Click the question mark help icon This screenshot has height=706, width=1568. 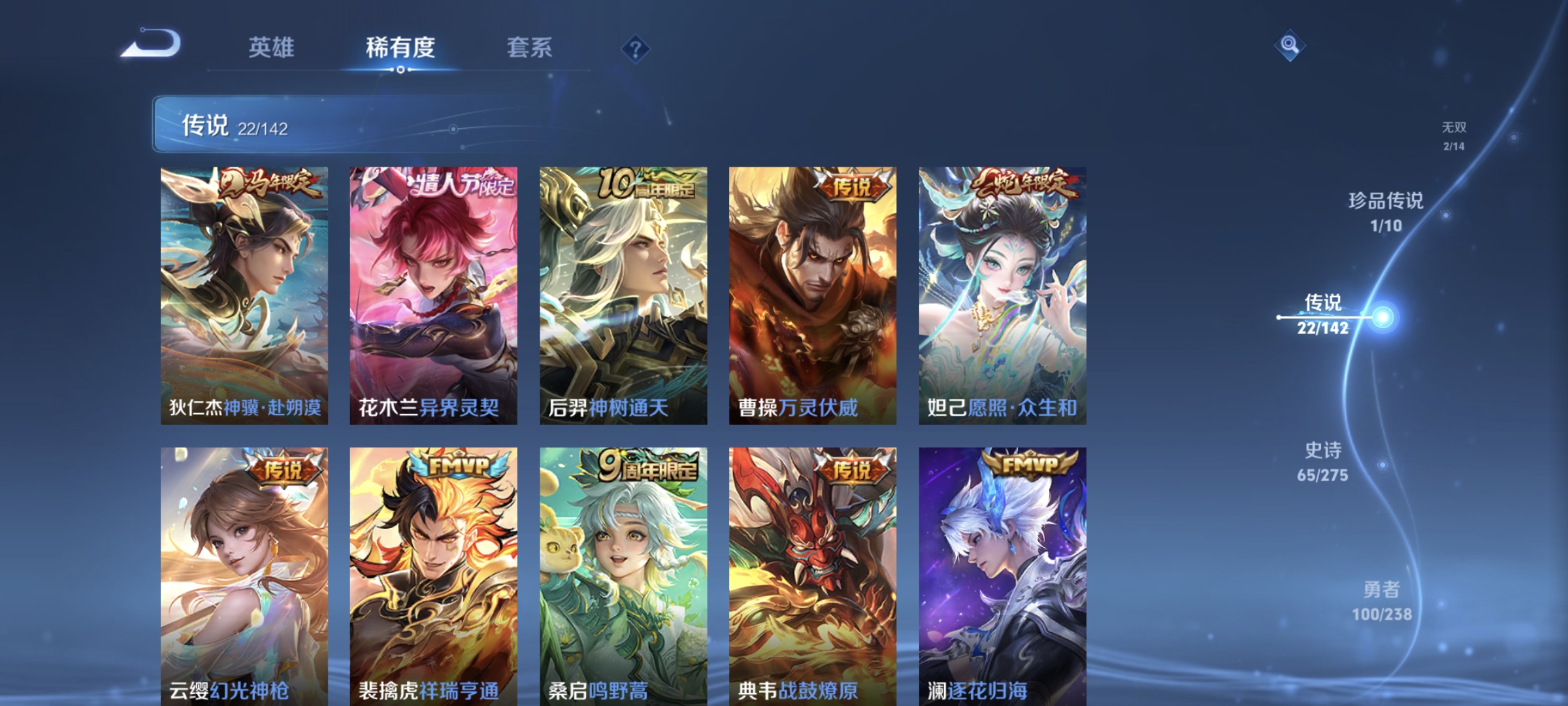[637, 50]
